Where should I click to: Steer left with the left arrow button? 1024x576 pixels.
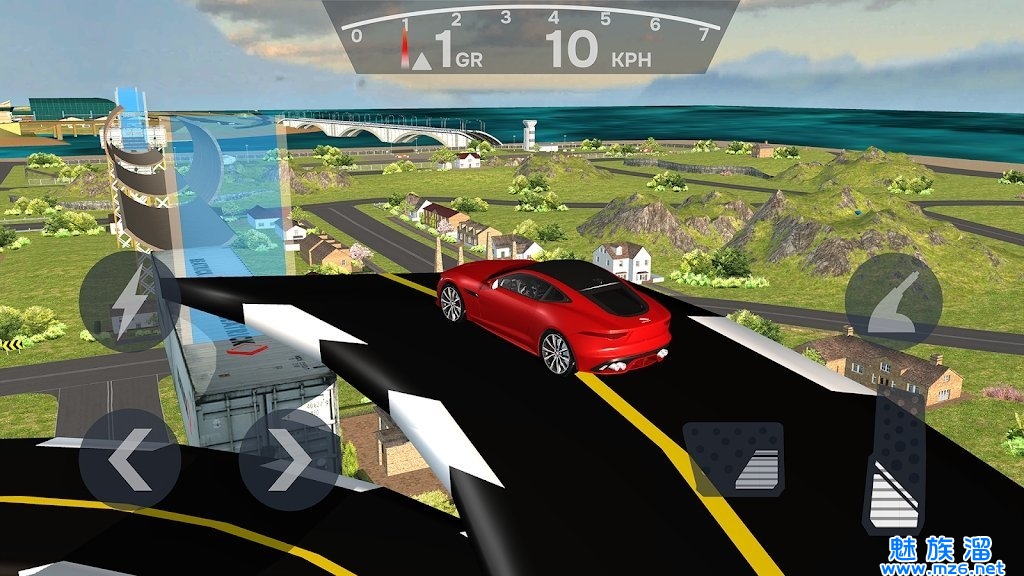point(129,458)
